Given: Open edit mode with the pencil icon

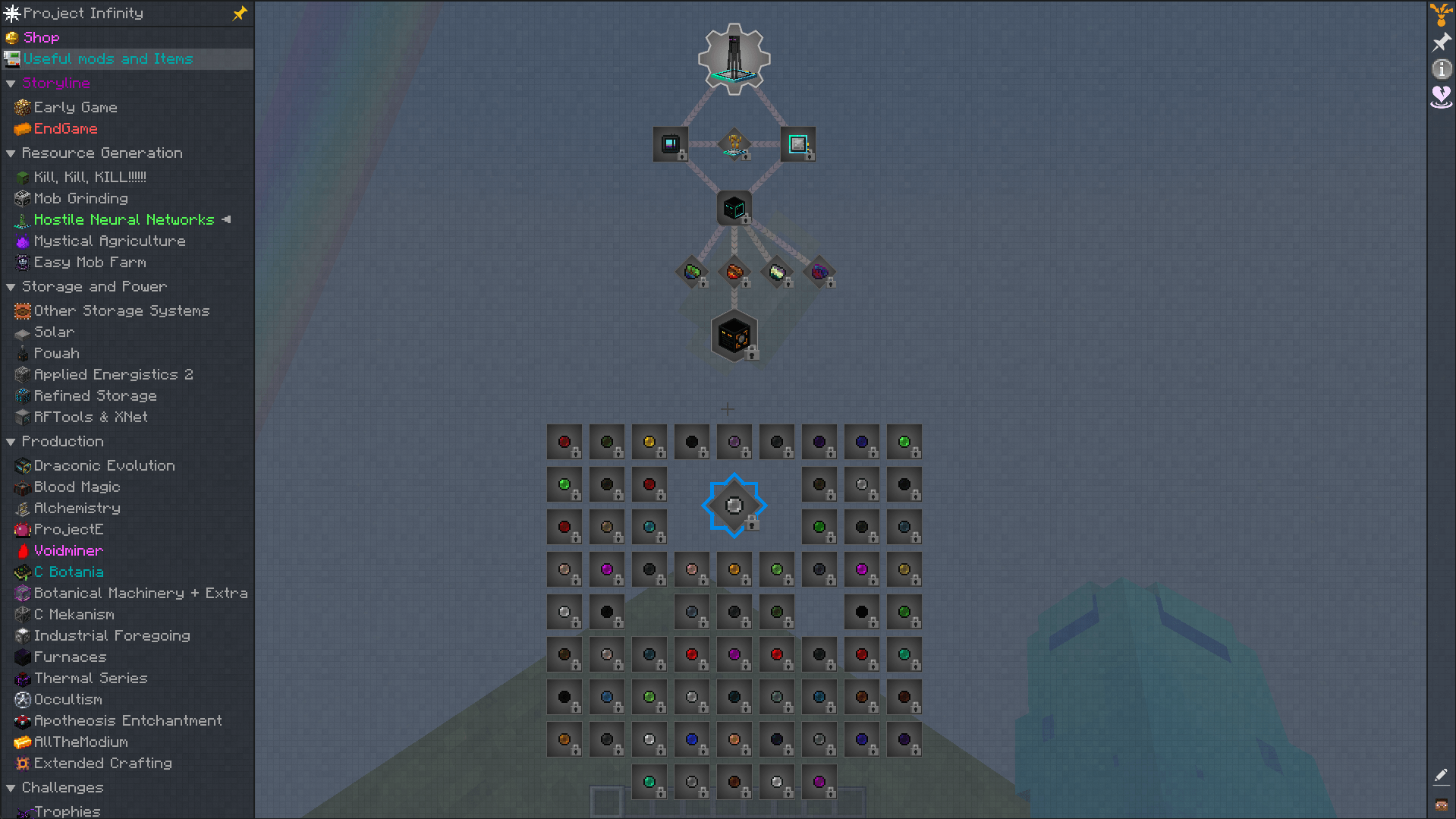Looking at the screenshot, I should coord(1441,775).
